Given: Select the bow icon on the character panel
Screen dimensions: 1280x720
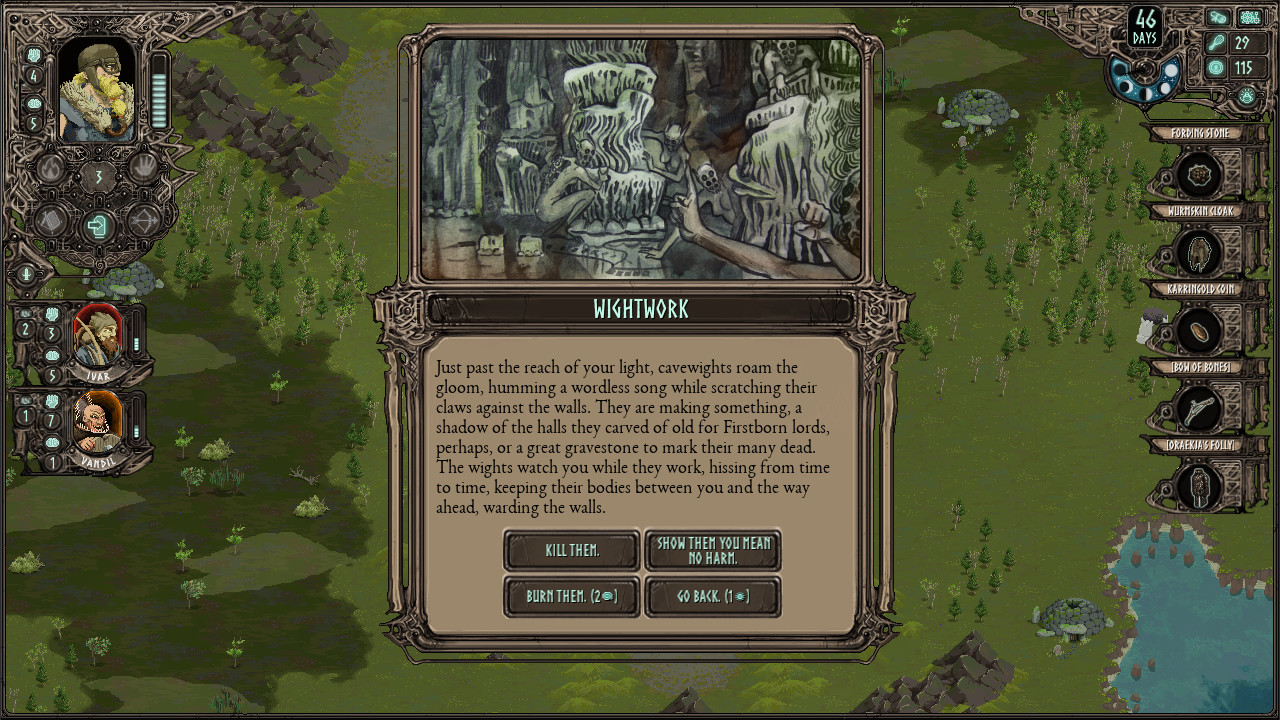Looking at the screenshot, I should tap(146, 221).
